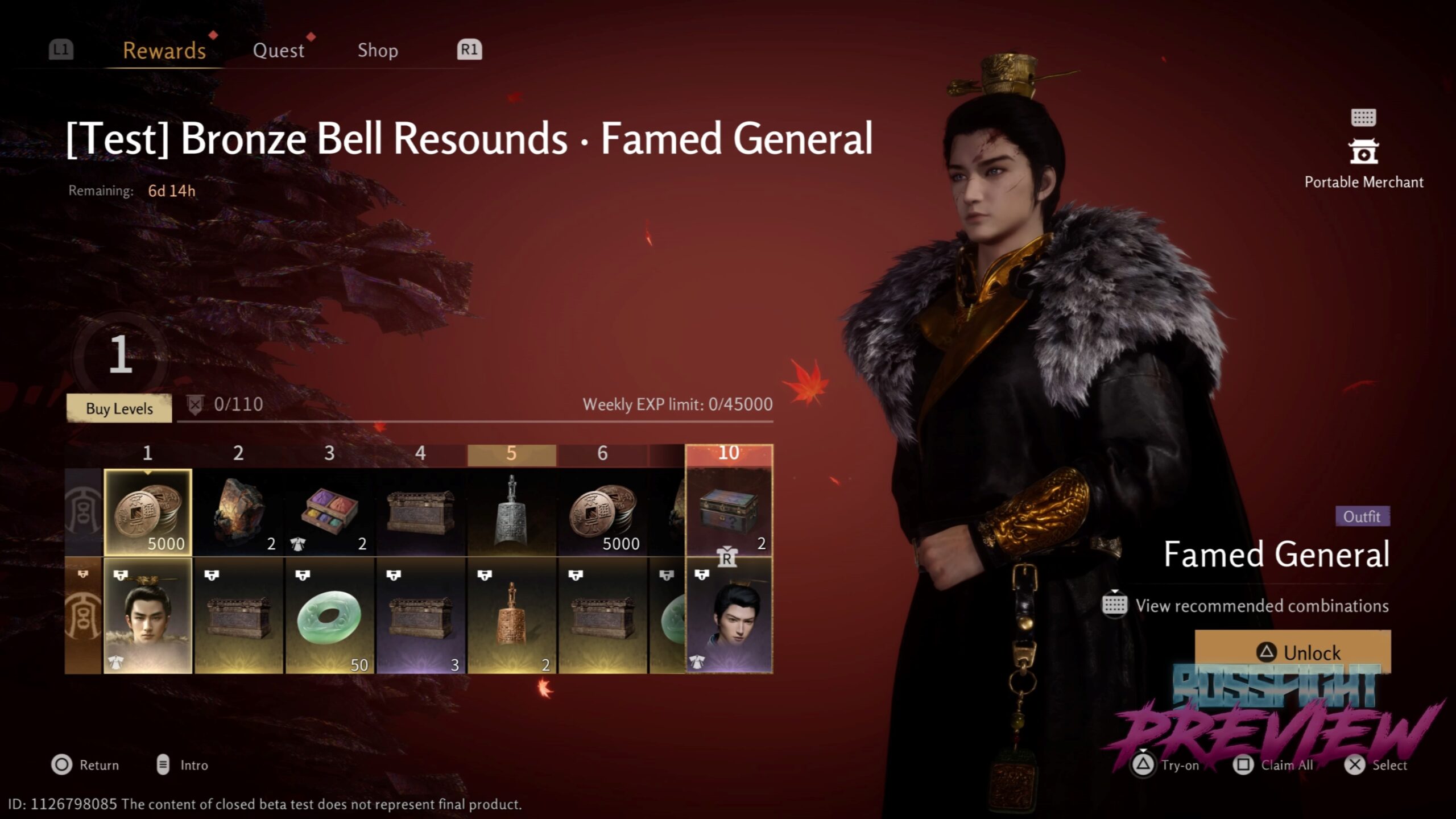Choose the level 2 ore reward
The width and height of the screenshot is (1456, 819).
click(239, 512)
